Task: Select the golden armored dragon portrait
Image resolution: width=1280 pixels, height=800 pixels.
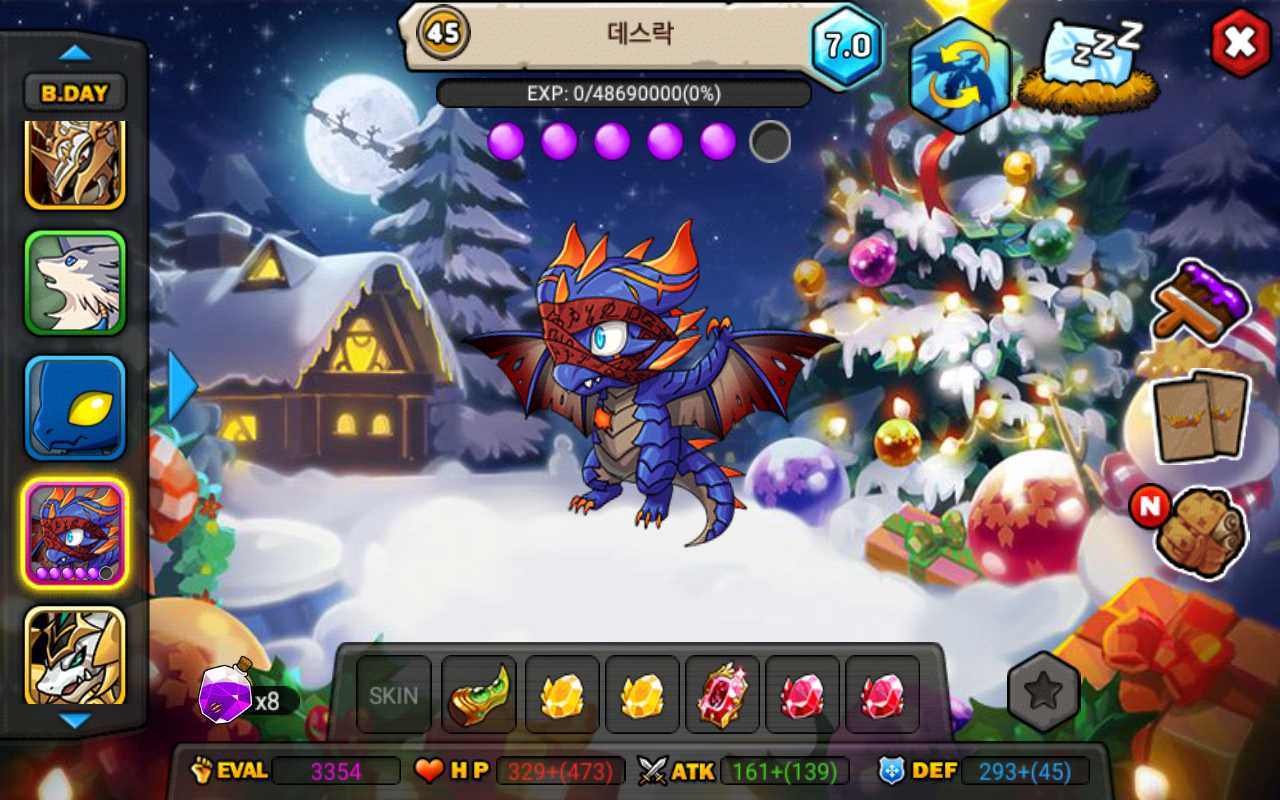Action: (x=75, y=163)
